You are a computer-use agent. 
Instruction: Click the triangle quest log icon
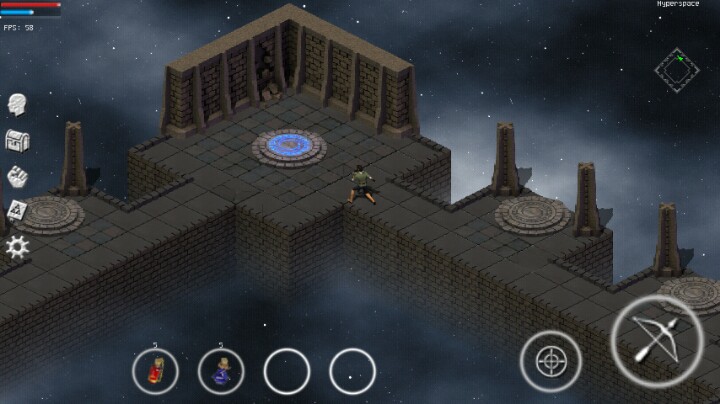pyautogui.click(x=16, y=210)
